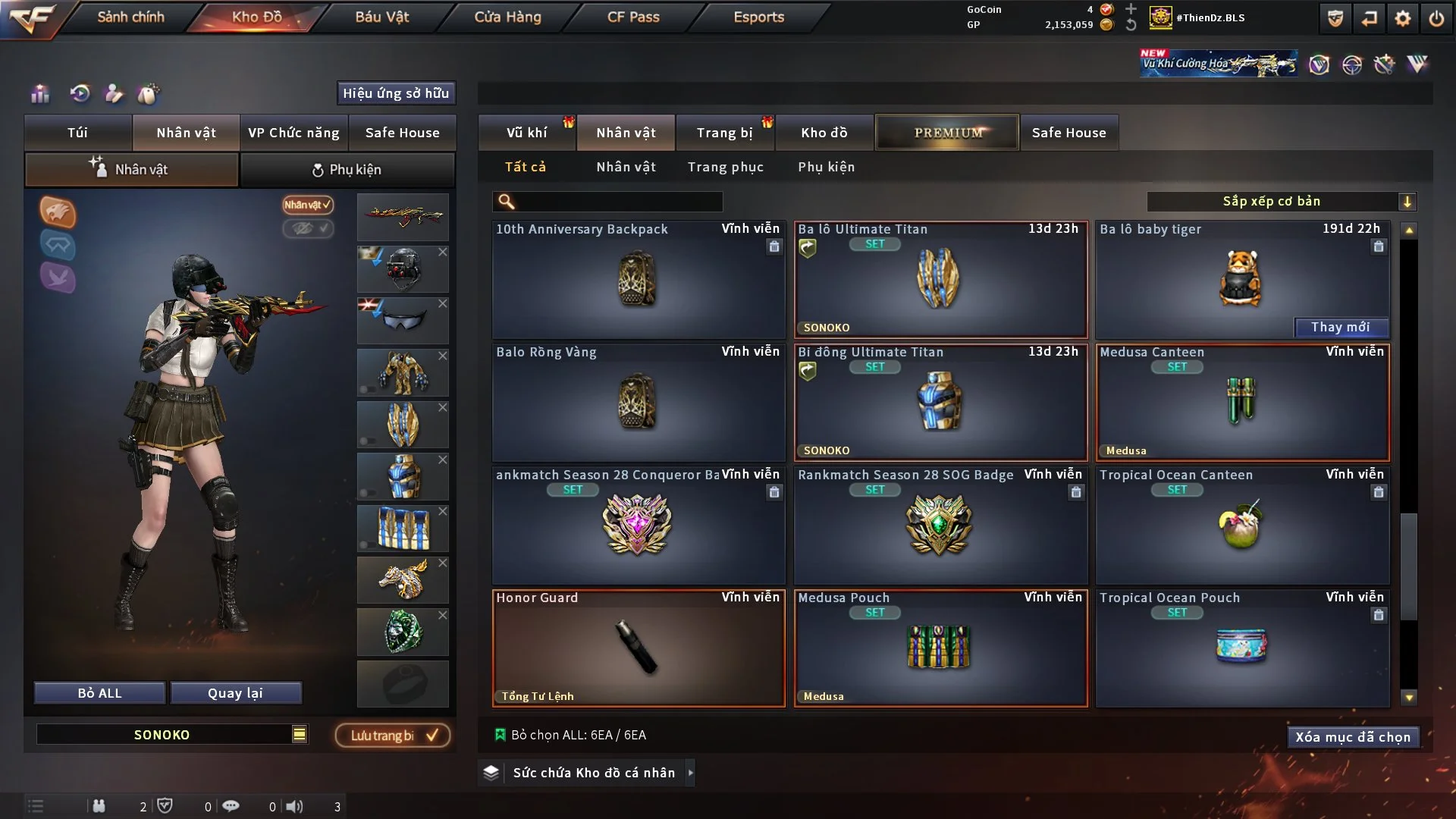Click the Quay lại button
The width and height of the screenshot is (1456, 819).
(x=235, y=693)
